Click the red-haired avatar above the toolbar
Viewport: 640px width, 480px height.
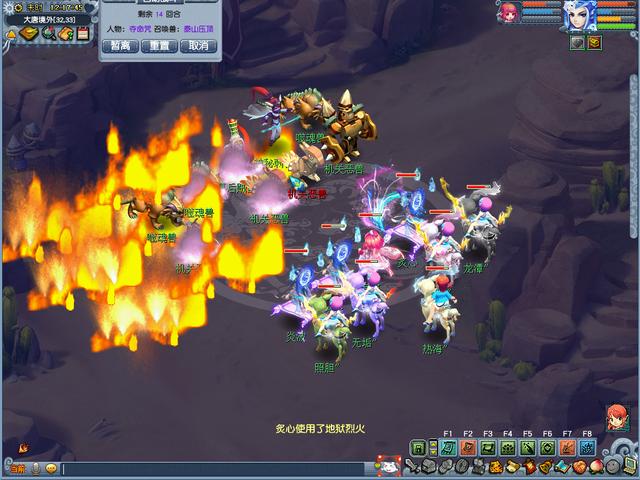click(616, 416)
